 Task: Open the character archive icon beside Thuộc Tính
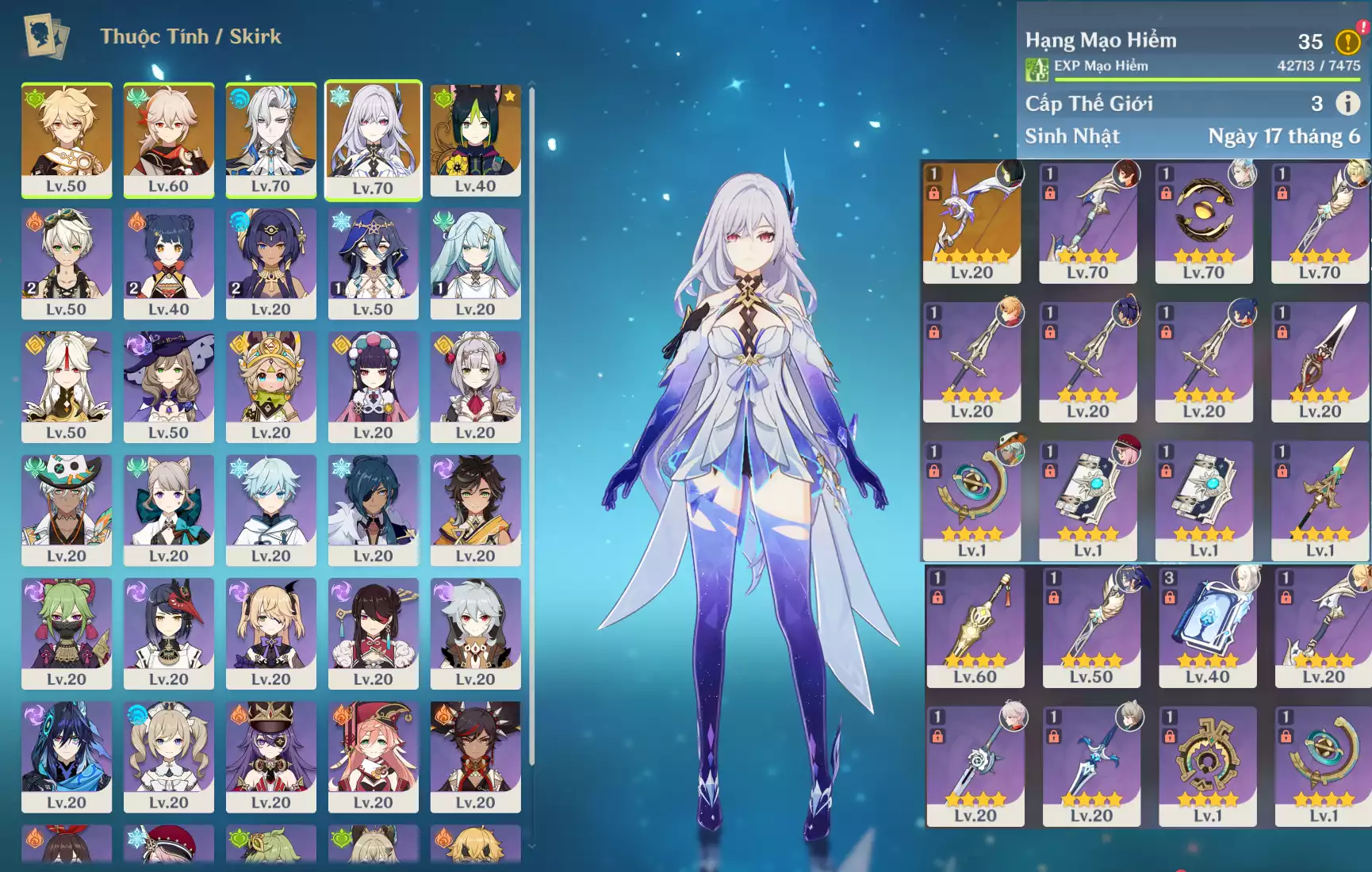46,36
